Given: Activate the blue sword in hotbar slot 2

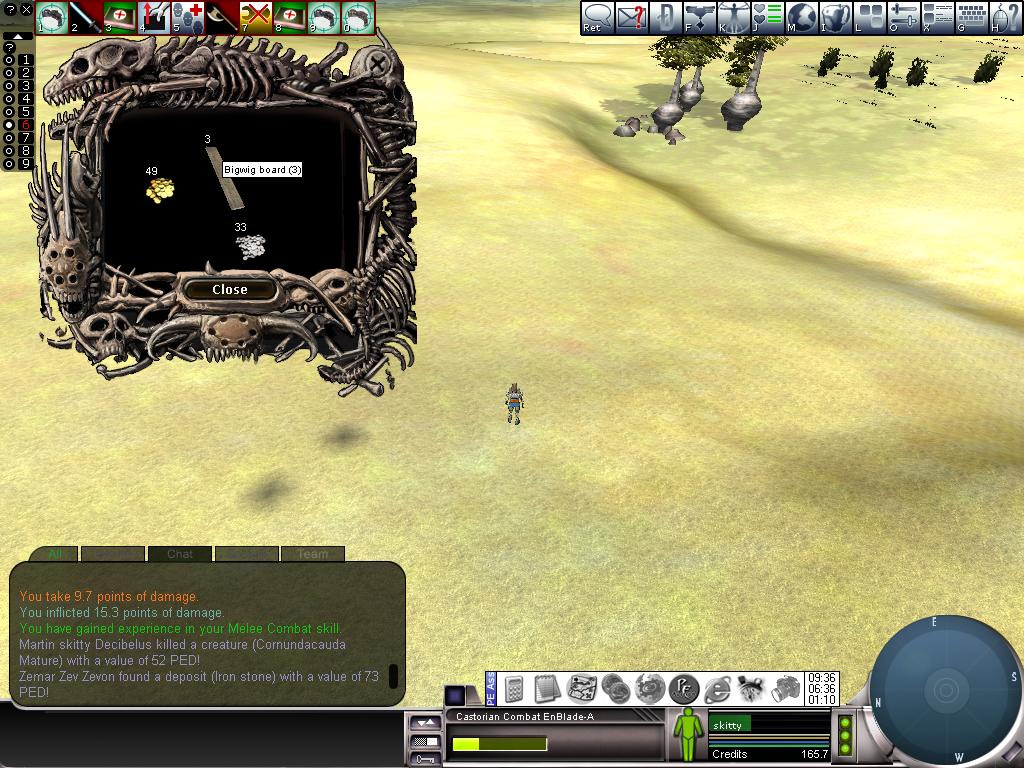Looking at the screenshot, I should 86,17.
